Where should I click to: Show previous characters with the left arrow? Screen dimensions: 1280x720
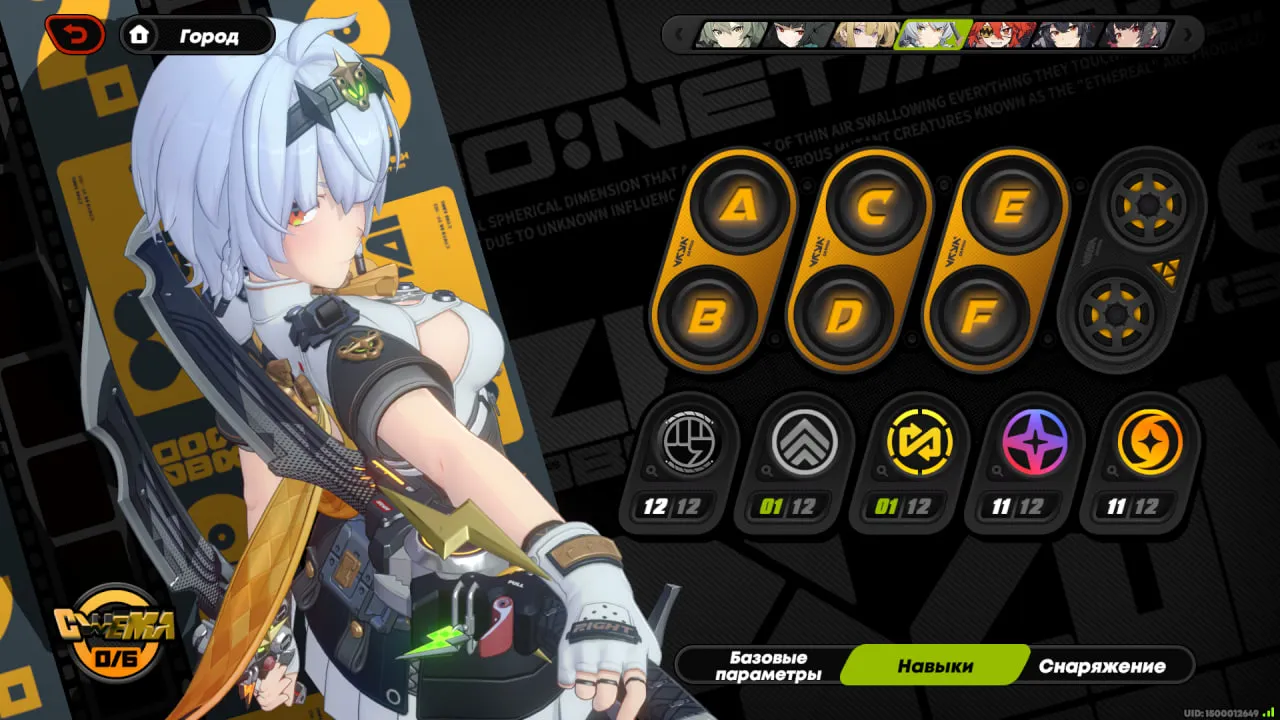coord(678,35)
